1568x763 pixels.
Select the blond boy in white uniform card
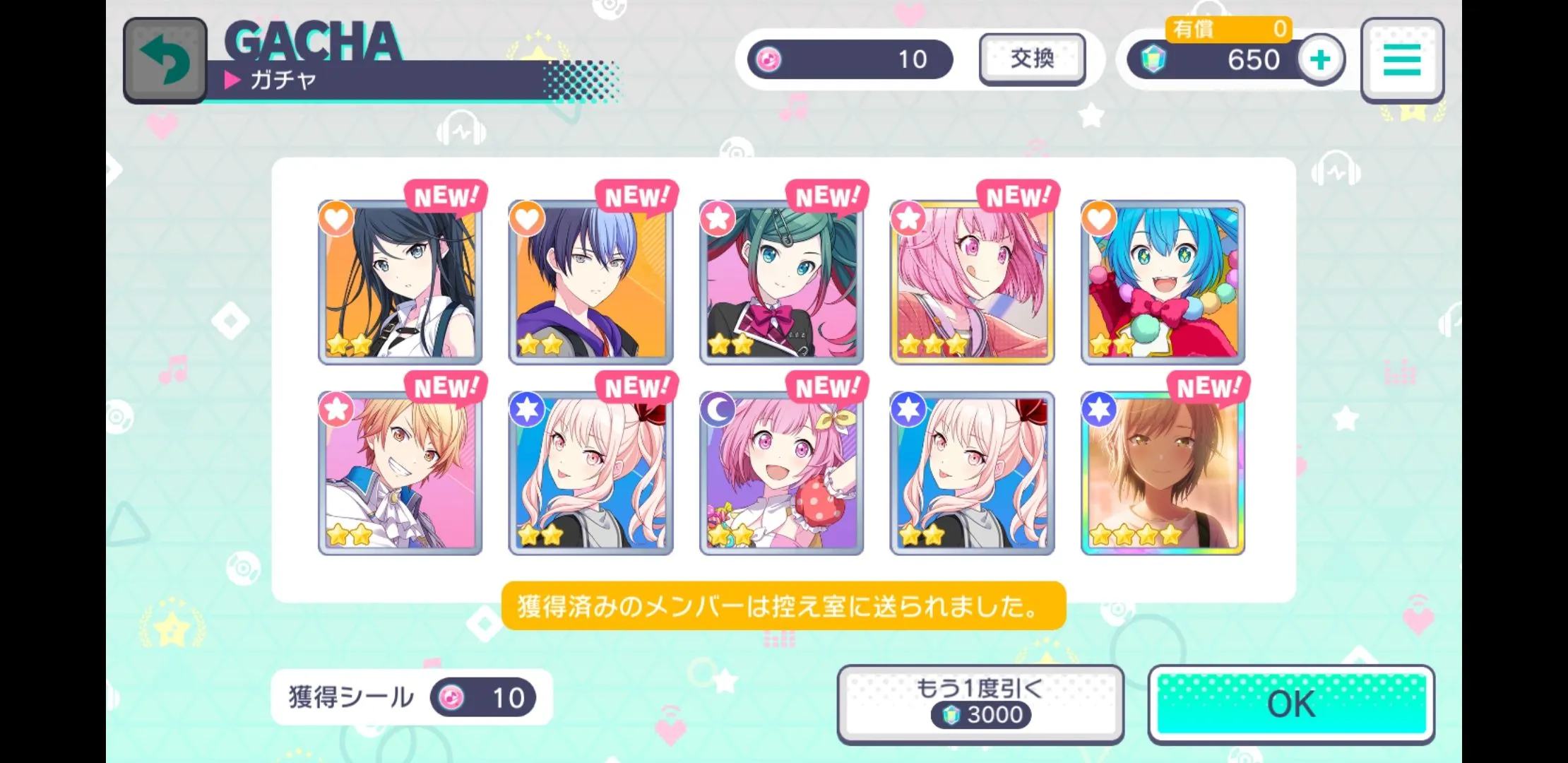pyautogui.click(x=400, y=473)
